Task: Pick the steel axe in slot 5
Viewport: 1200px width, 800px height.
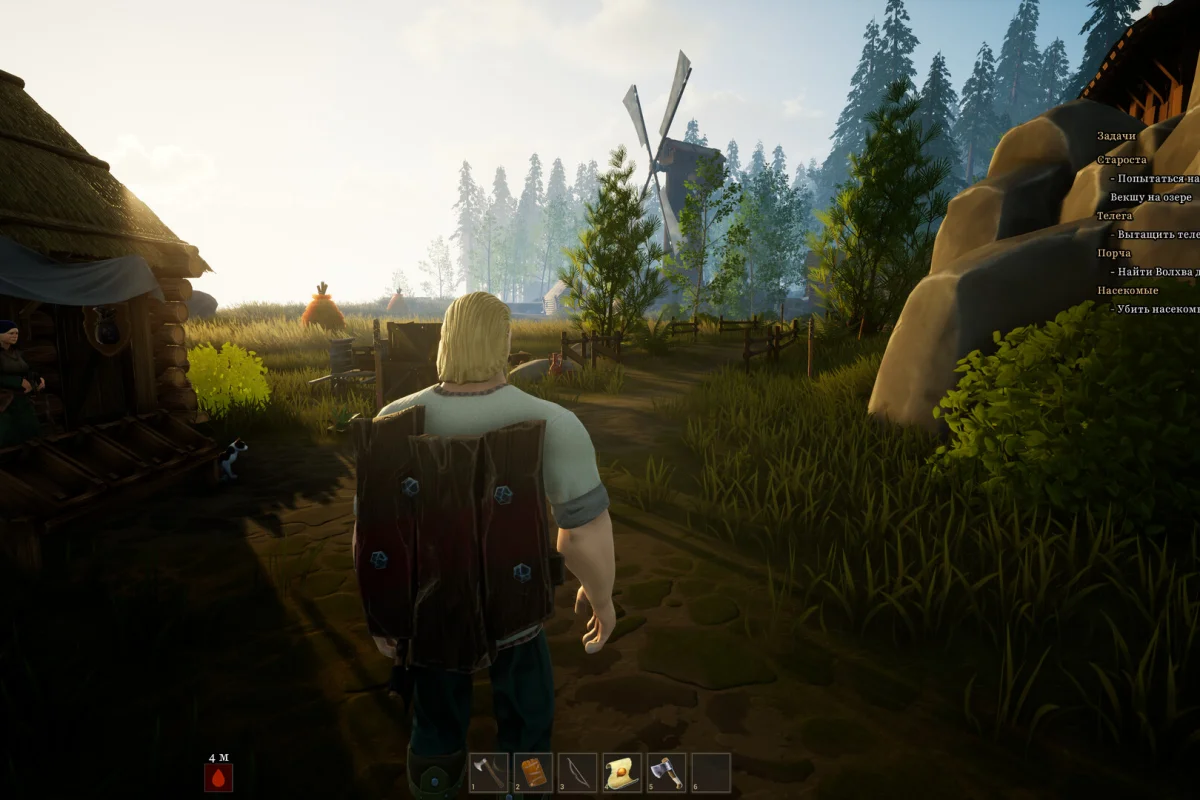Action: coord(666,772)
